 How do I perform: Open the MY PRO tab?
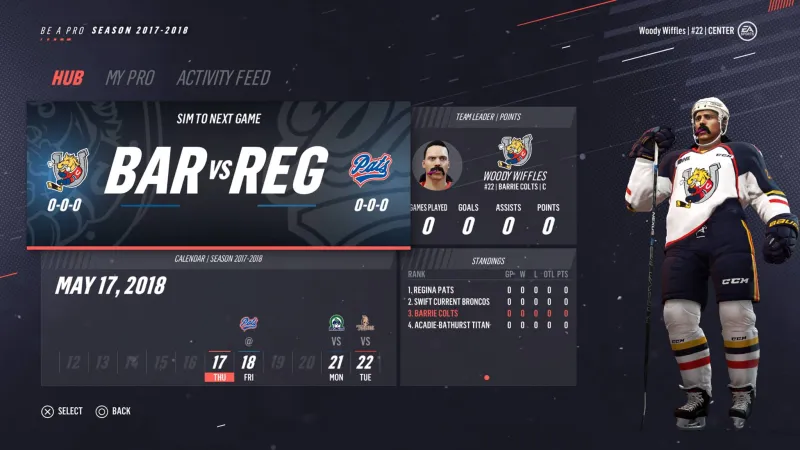(130, 78)
